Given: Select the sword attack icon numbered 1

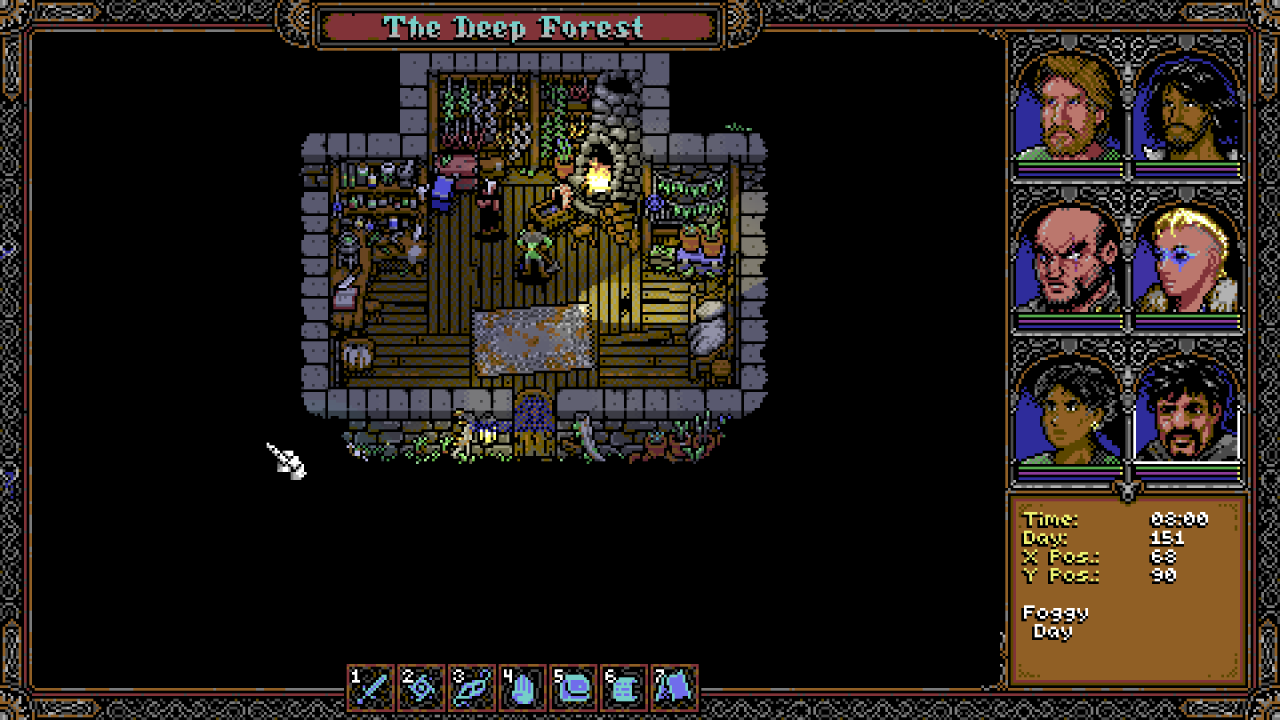Looking at the screenshot, I should (371, 688).
